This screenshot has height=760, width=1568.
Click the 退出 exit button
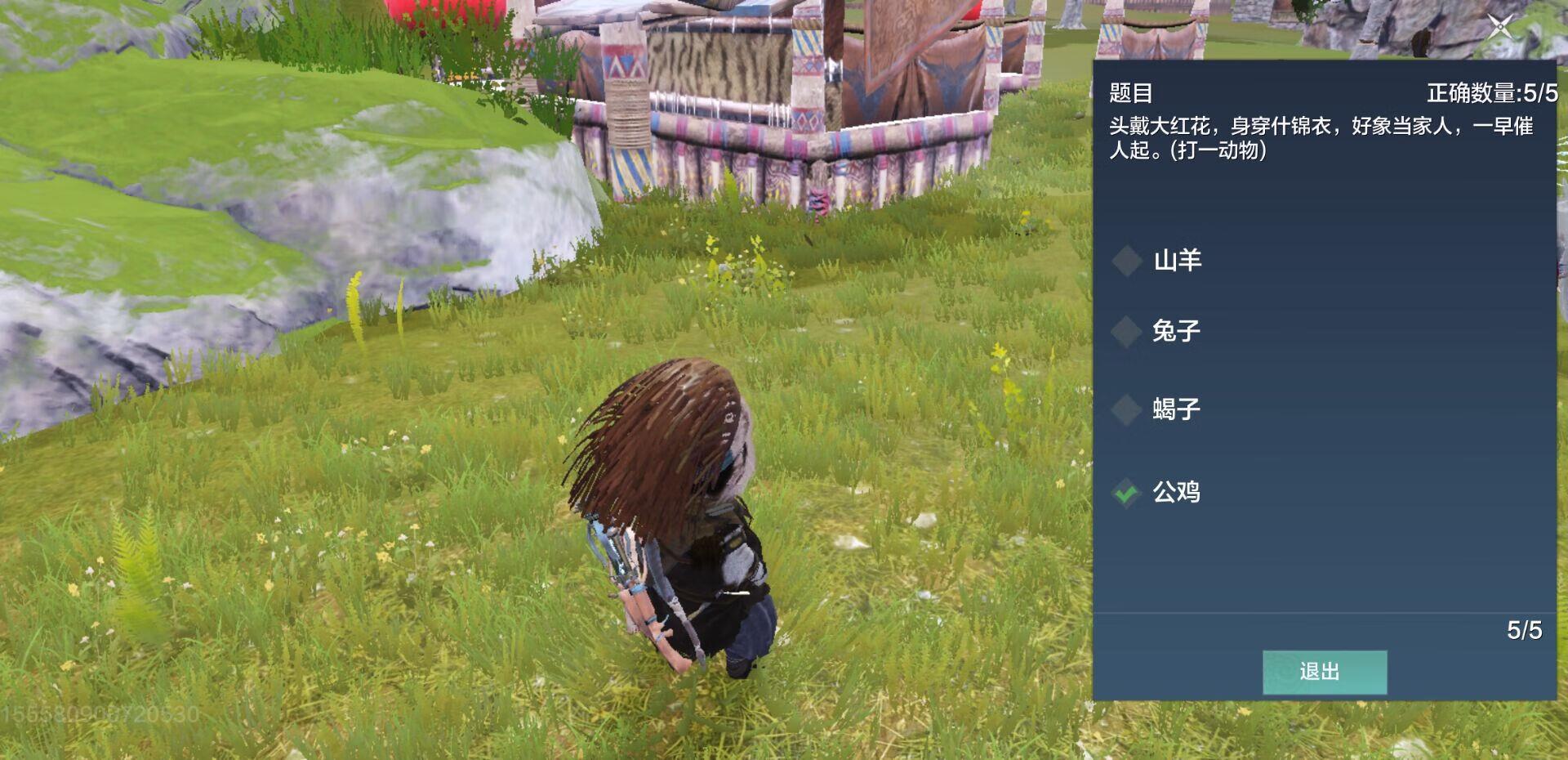1324,672
